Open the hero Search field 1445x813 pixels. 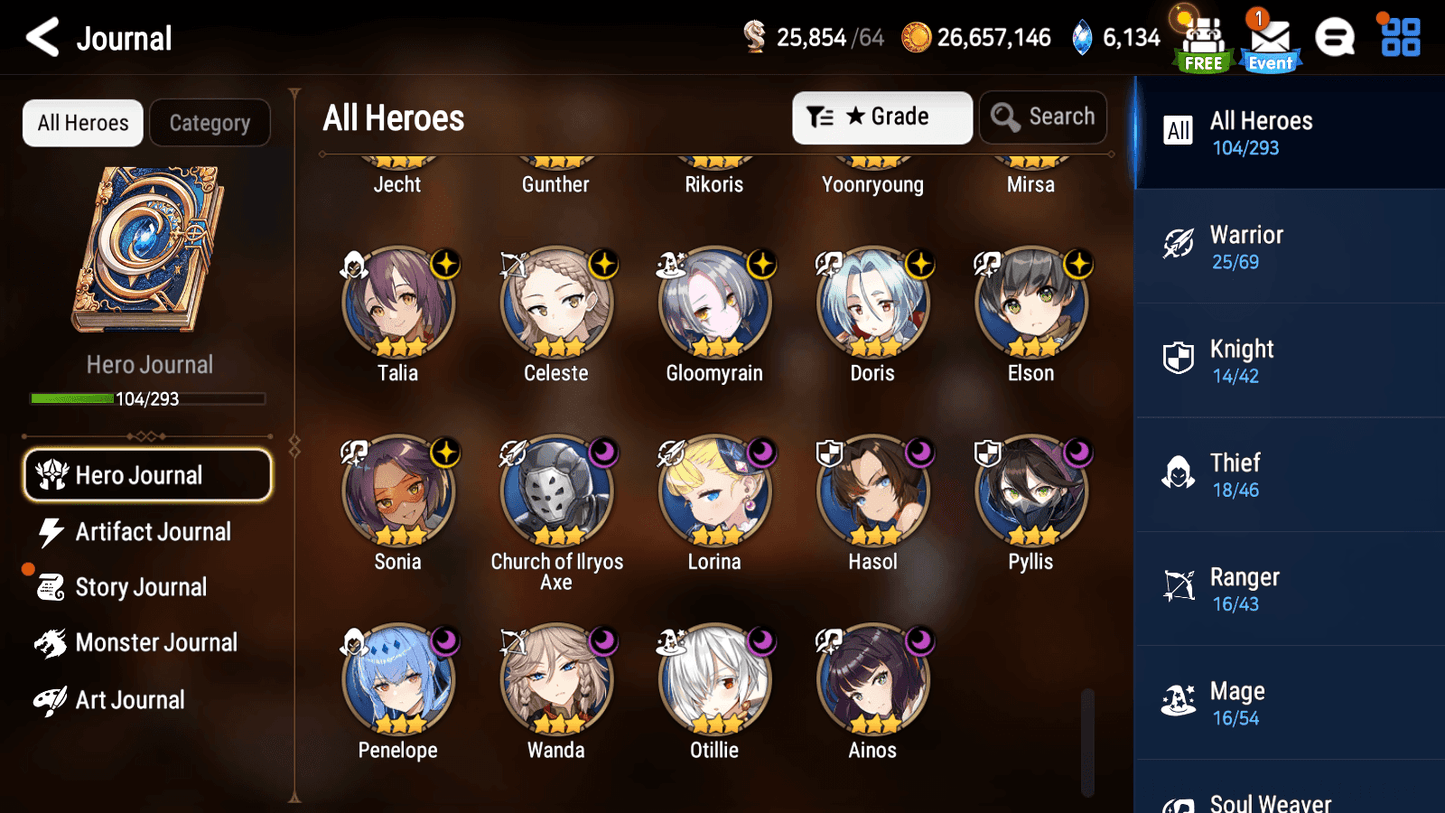click(1043, 117)
